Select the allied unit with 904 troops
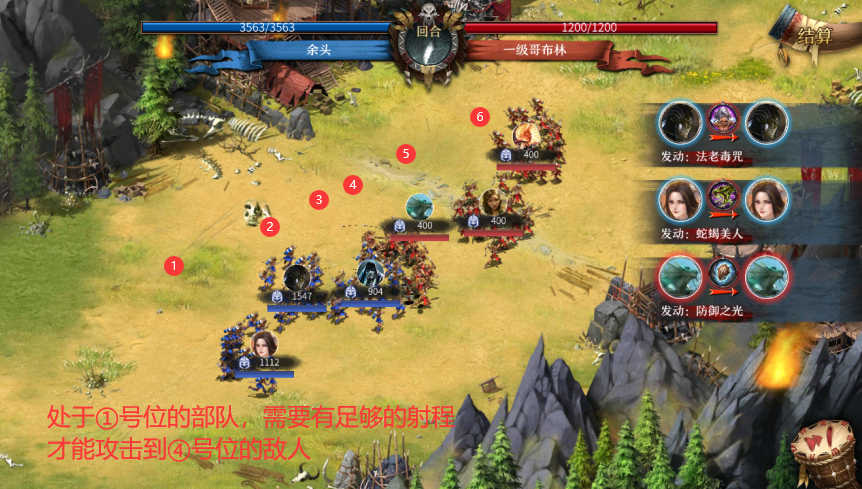 369,274
